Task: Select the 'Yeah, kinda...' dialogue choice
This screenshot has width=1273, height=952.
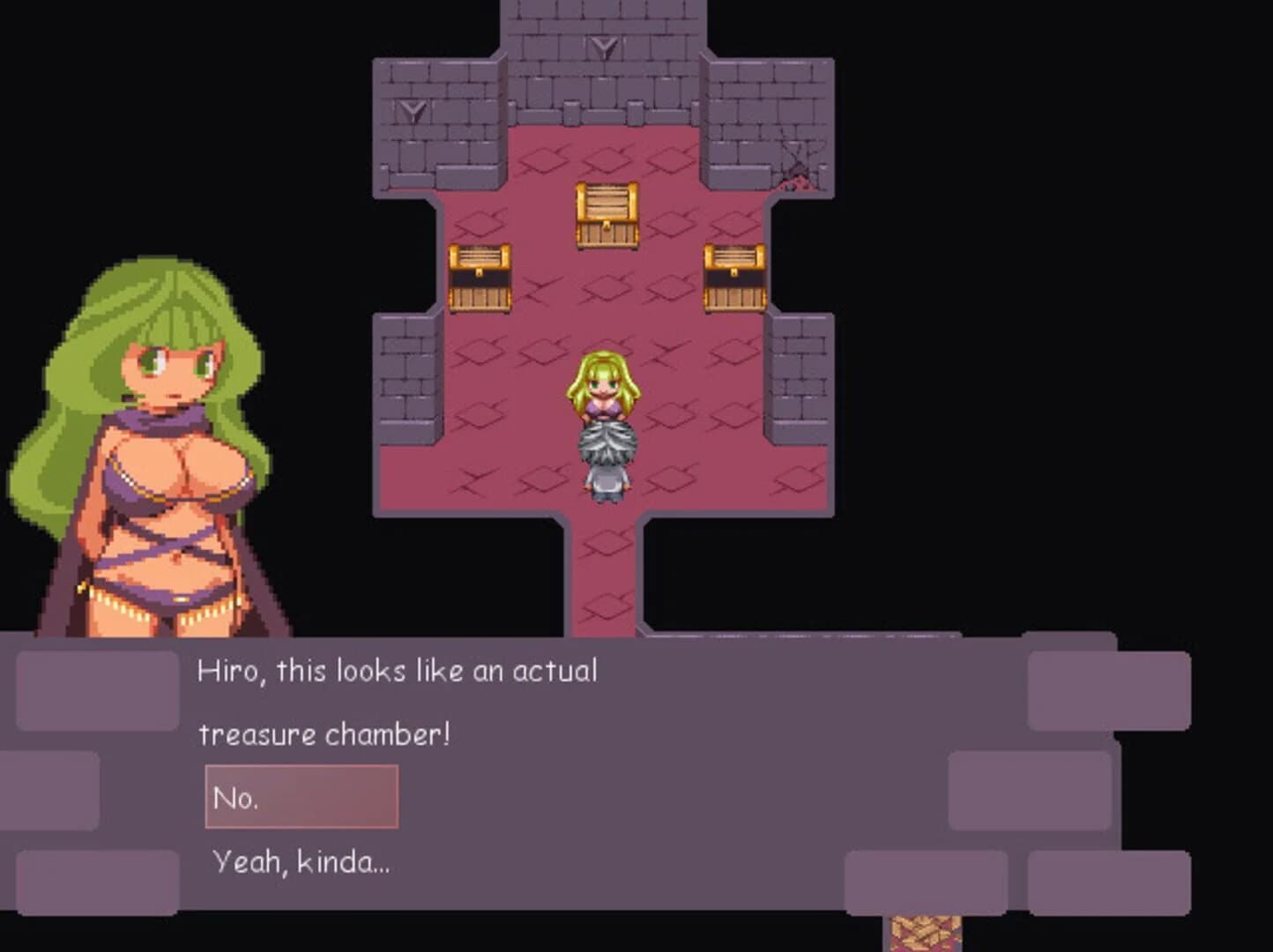Action: click(x=300, y=862)
